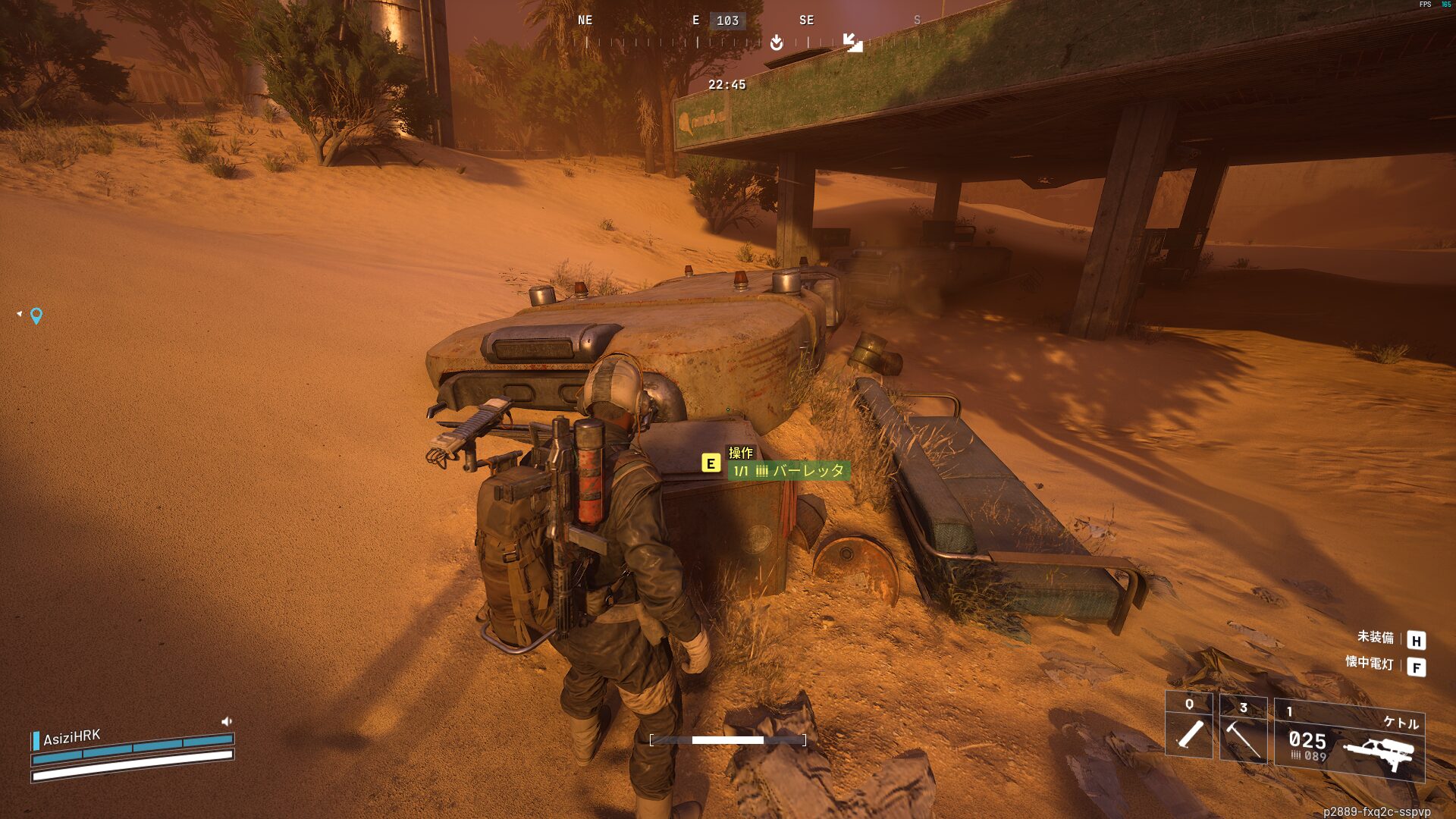Click the stairs extraction marker on the compass
Screen dimensions: 1456x819
[x=853, y=42]
